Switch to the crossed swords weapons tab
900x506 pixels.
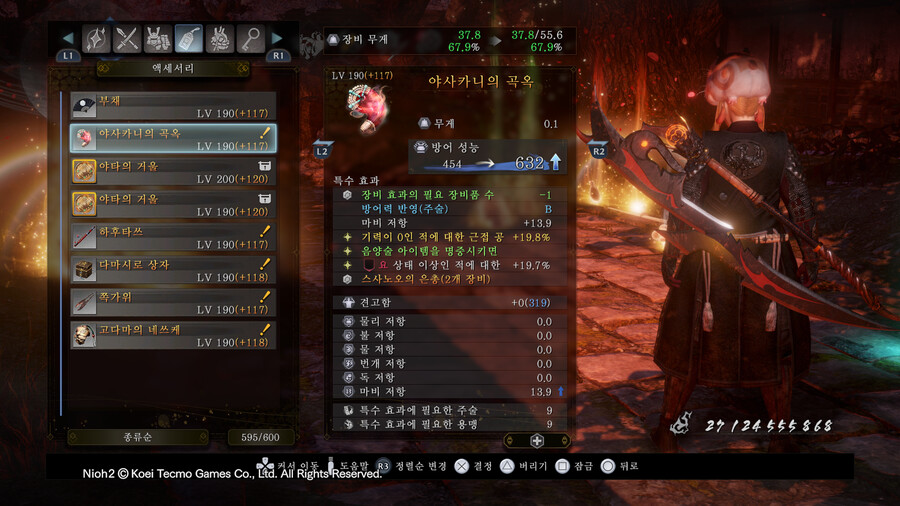pos(128,39)
